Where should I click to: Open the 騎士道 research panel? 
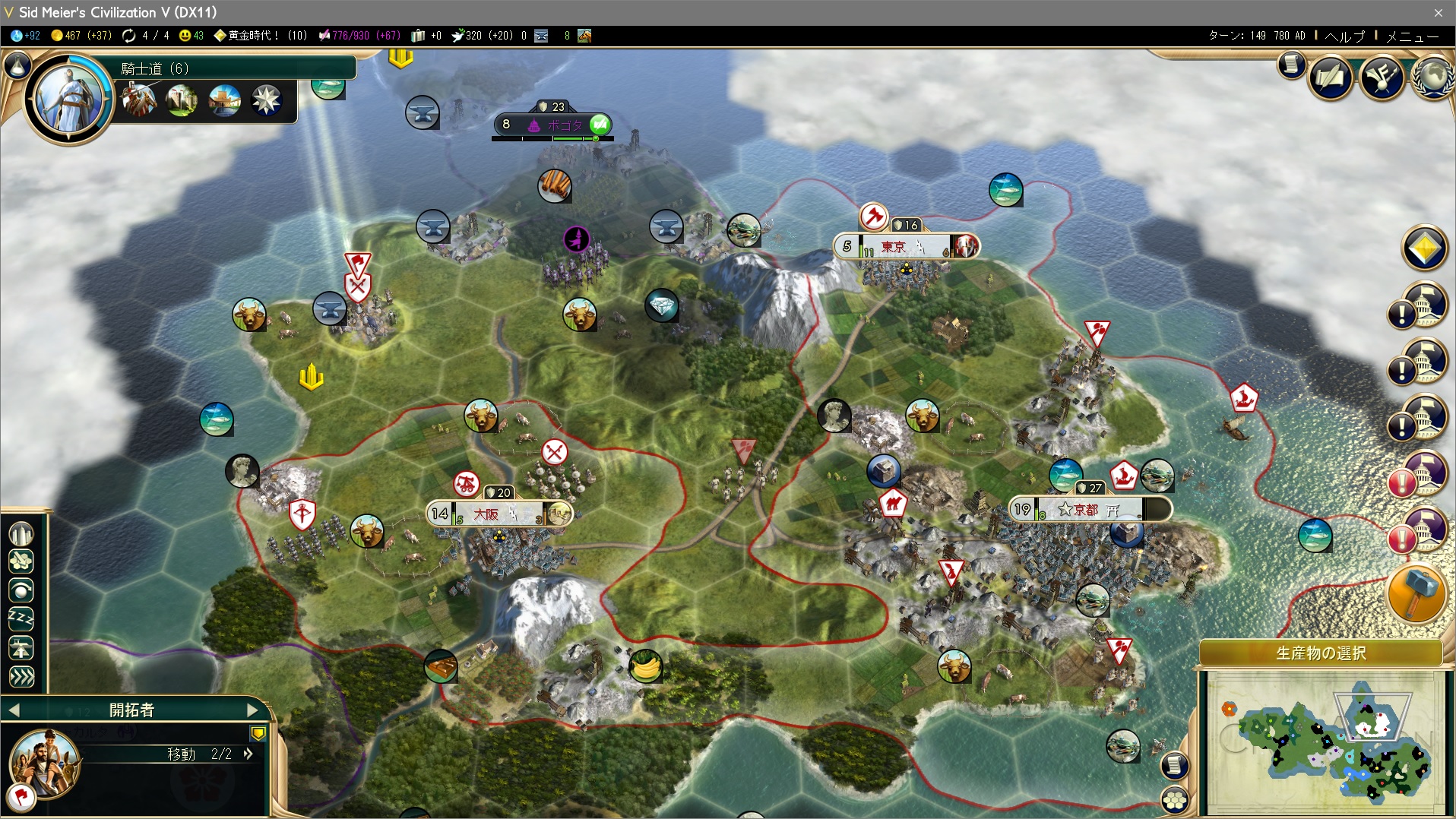pos(156,68)
